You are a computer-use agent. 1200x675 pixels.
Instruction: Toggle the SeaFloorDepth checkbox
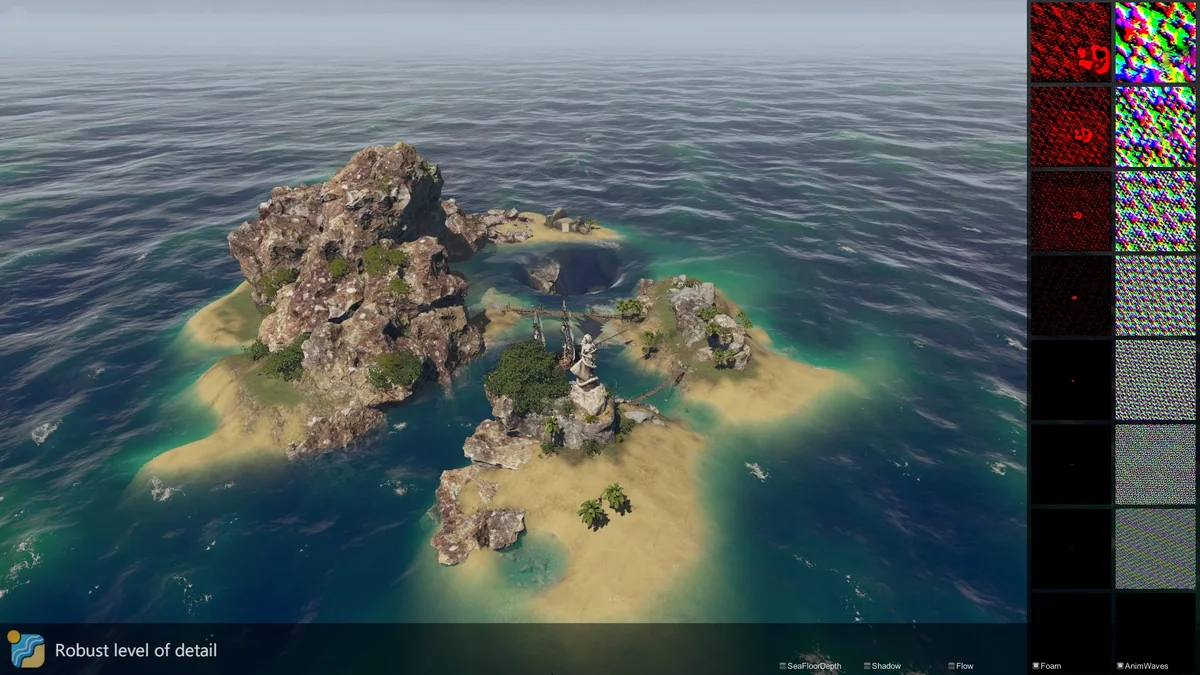coord(783,666)
